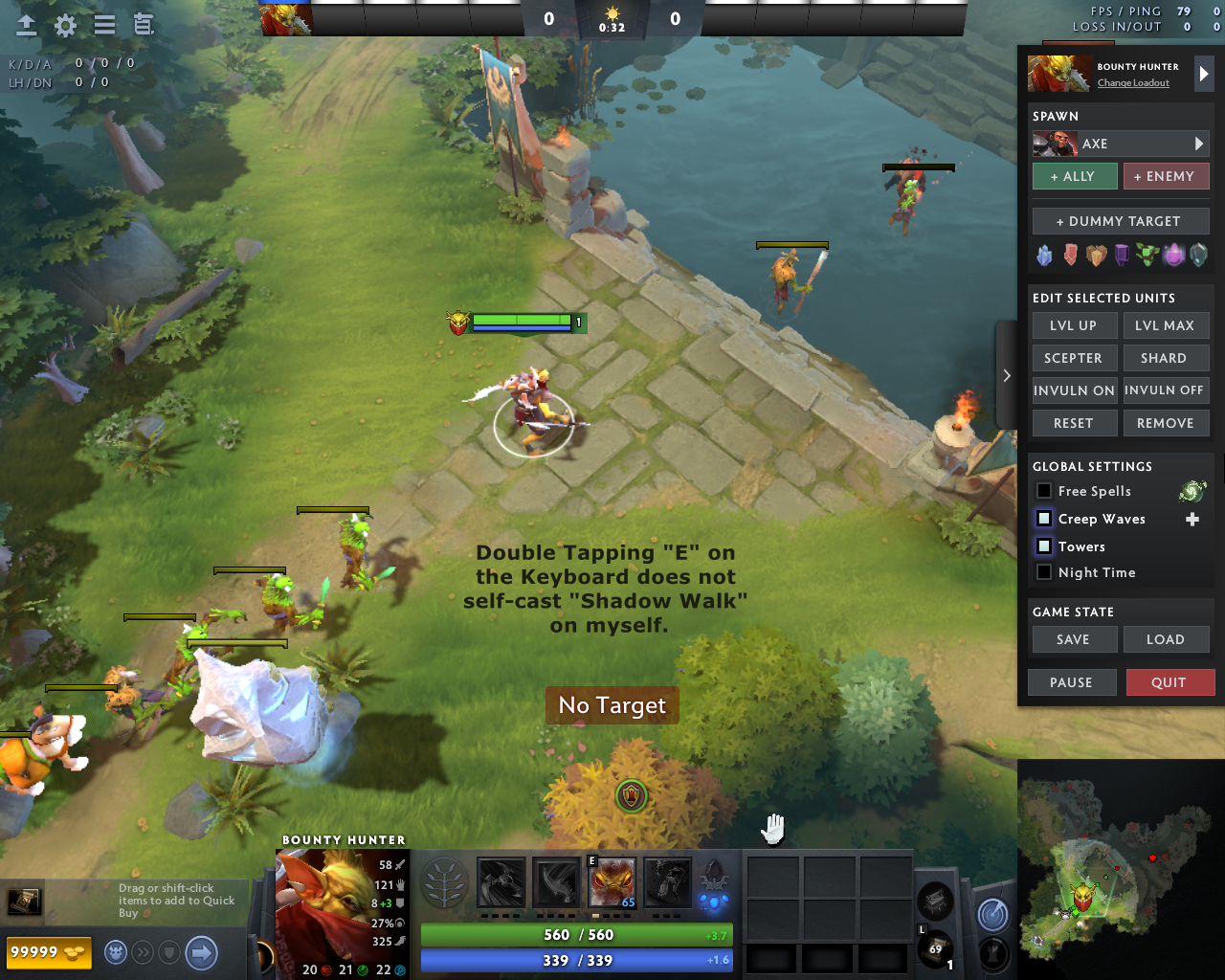Click the QUIT button
The width and height of the screenshot is (1225, 980).
click(x=1170, y=681)
